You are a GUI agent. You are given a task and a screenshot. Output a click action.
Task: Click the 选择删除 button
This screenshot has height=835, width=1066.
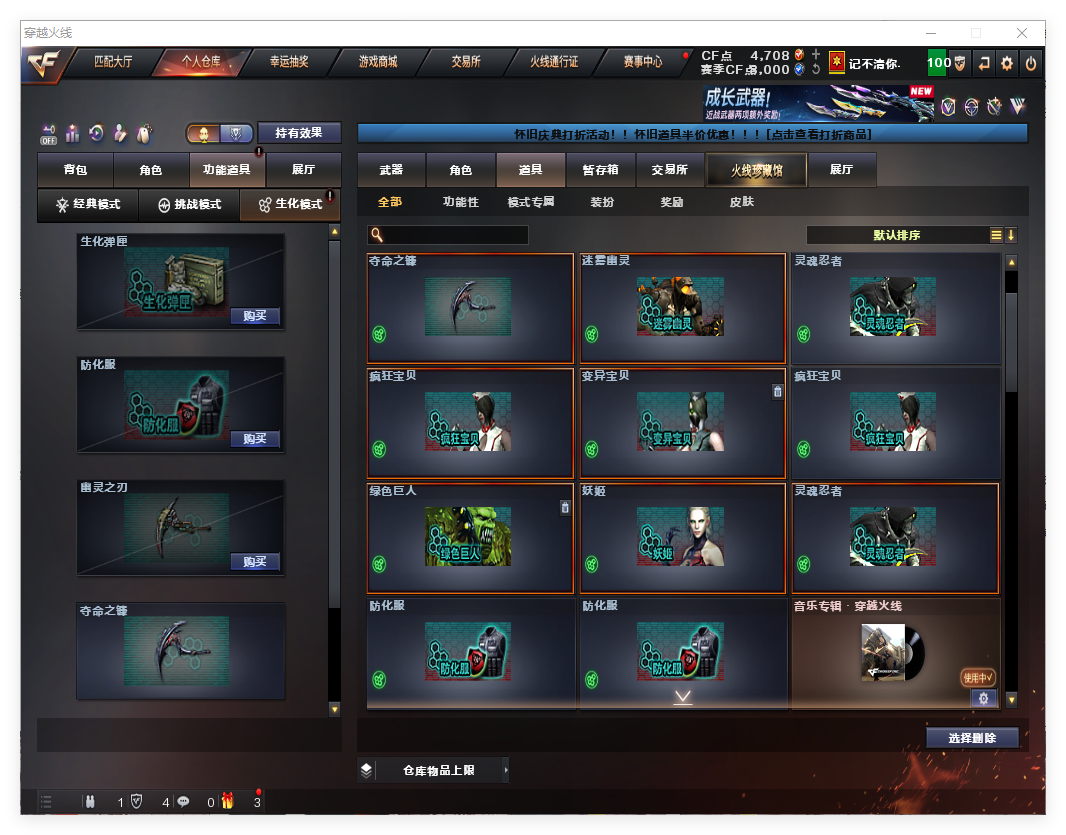[972, 738]
